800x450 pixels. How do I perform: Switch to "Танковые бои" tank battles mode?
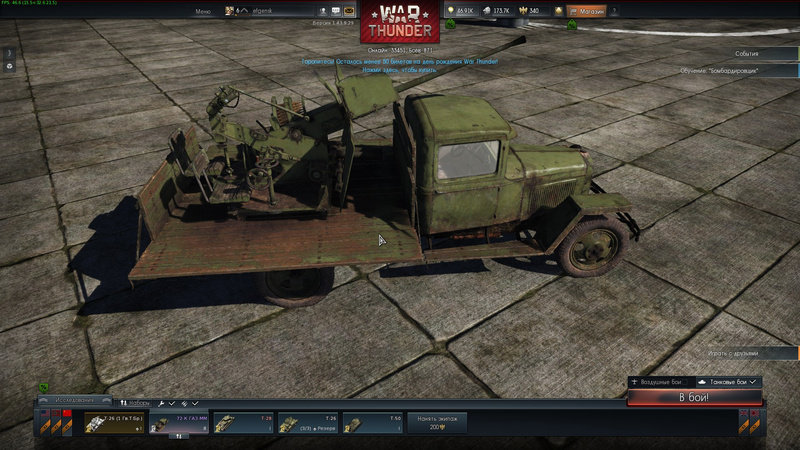click(x=727, y=382)
